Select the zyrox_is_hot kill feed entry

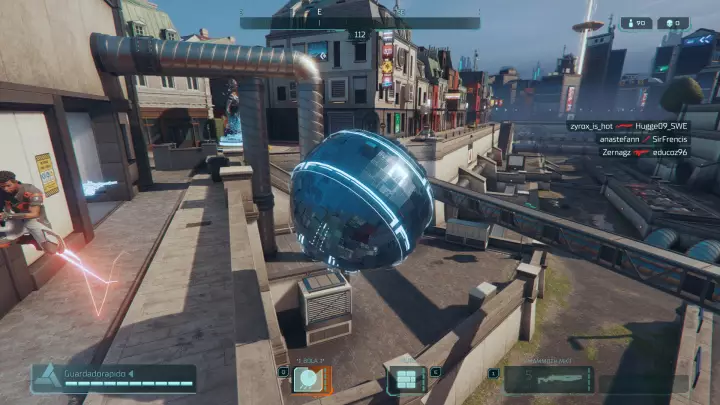[628, 126]
